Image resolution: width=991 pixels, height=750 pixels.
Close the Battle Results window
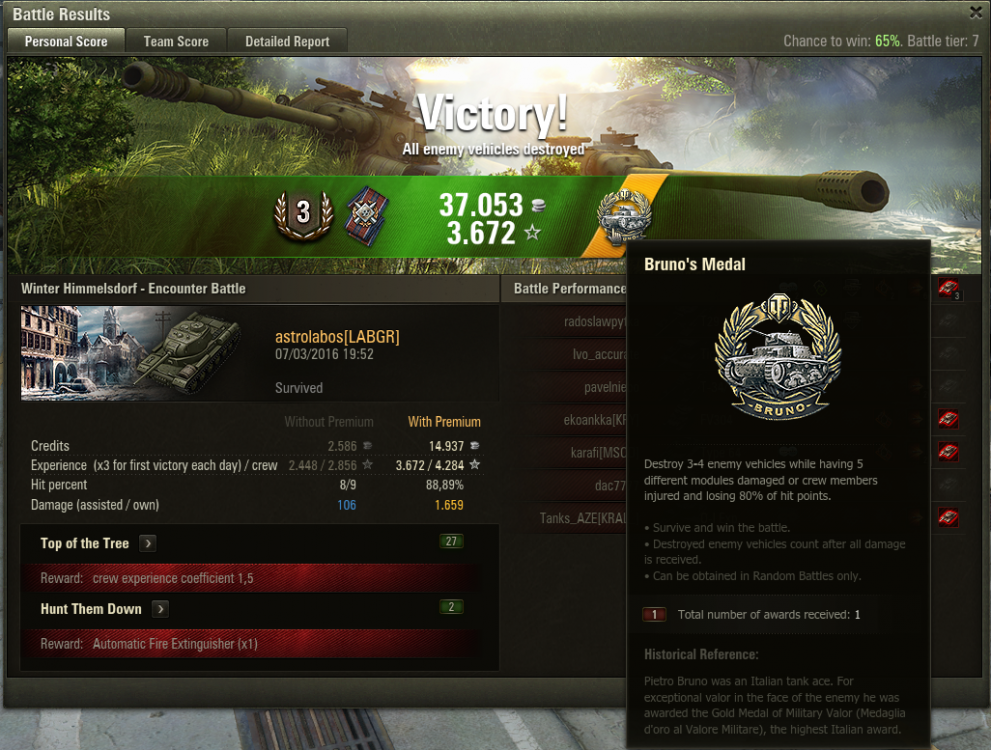(x=976, y=12)
